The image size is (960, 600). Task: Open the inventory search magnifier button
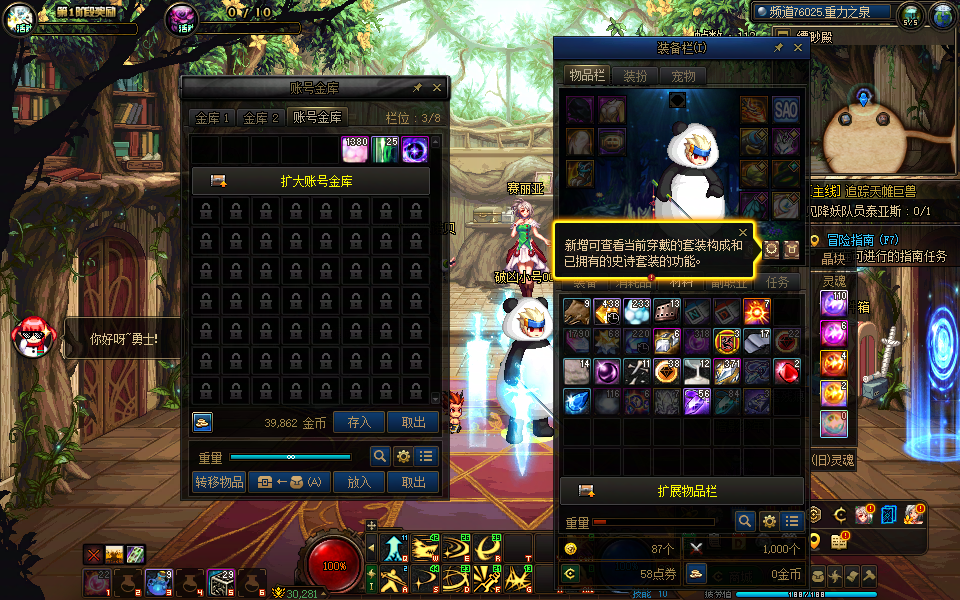point(744,521)
